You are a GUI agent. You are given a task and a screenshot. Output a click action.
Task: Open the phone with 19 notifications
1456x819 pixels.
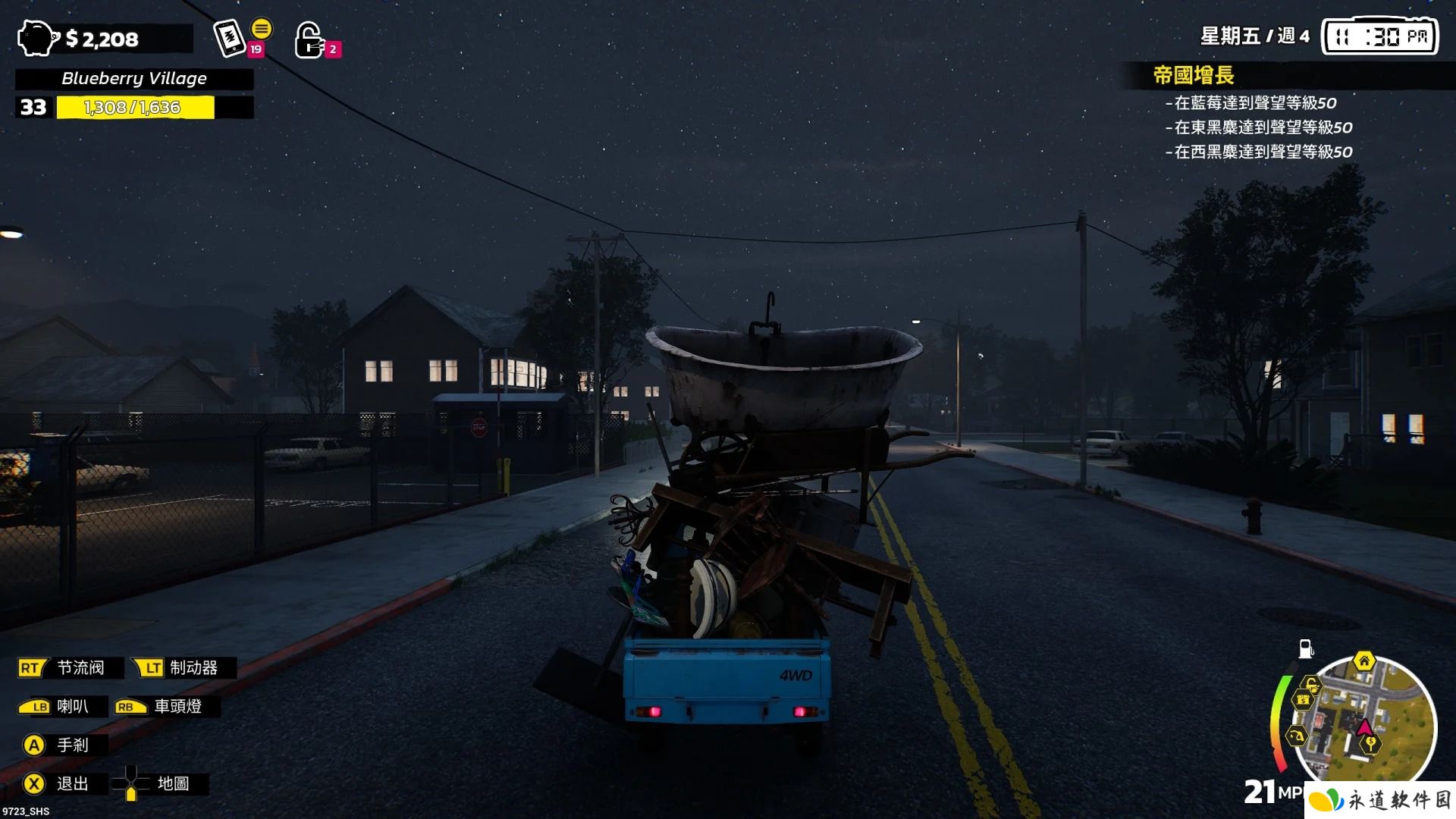pyautogui.click(x=230, y=39)
